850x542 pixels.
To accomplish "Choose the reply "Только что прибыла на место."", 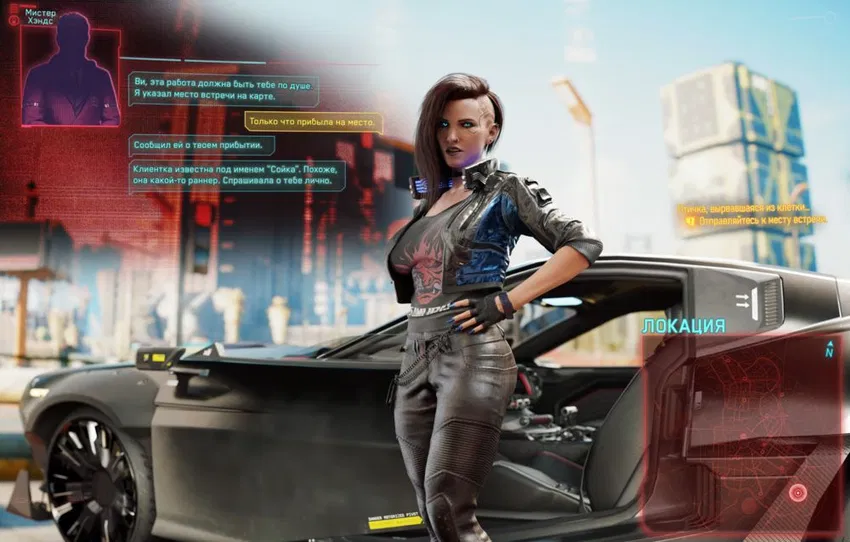I will (312, 122).
